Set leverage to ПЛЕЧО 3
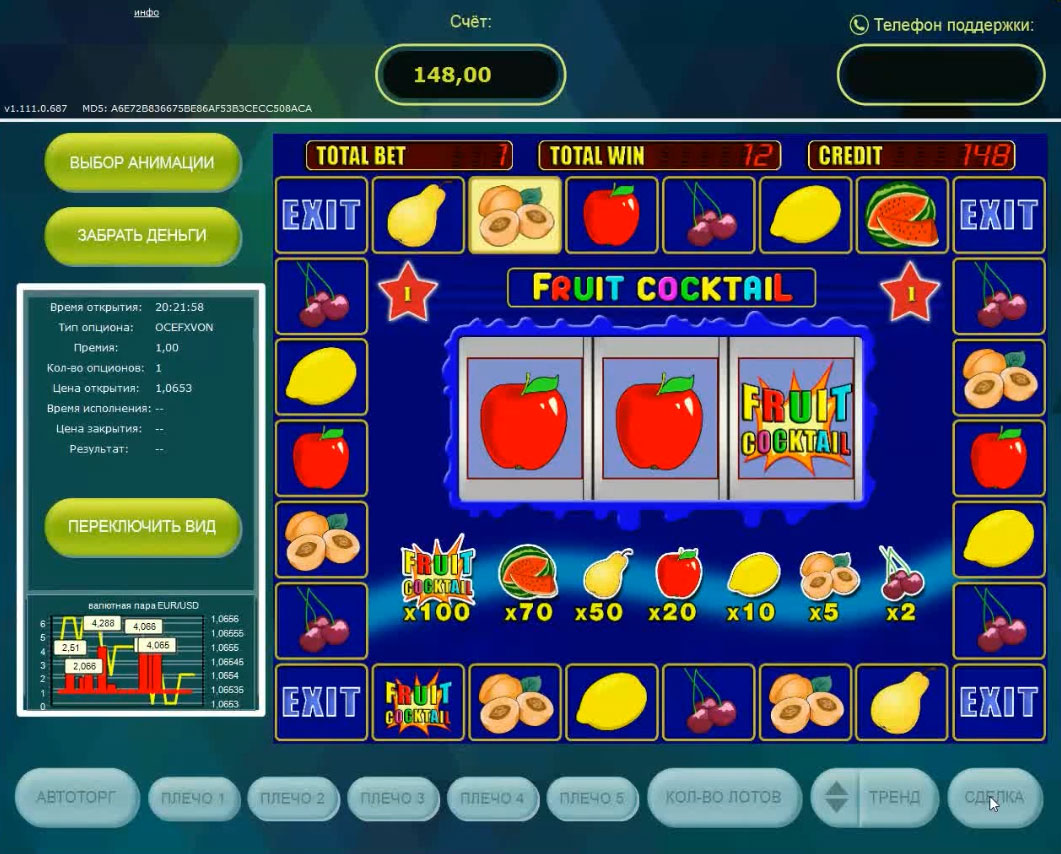This screenshot has height=854, width=1061. click(x=393, y=798)
